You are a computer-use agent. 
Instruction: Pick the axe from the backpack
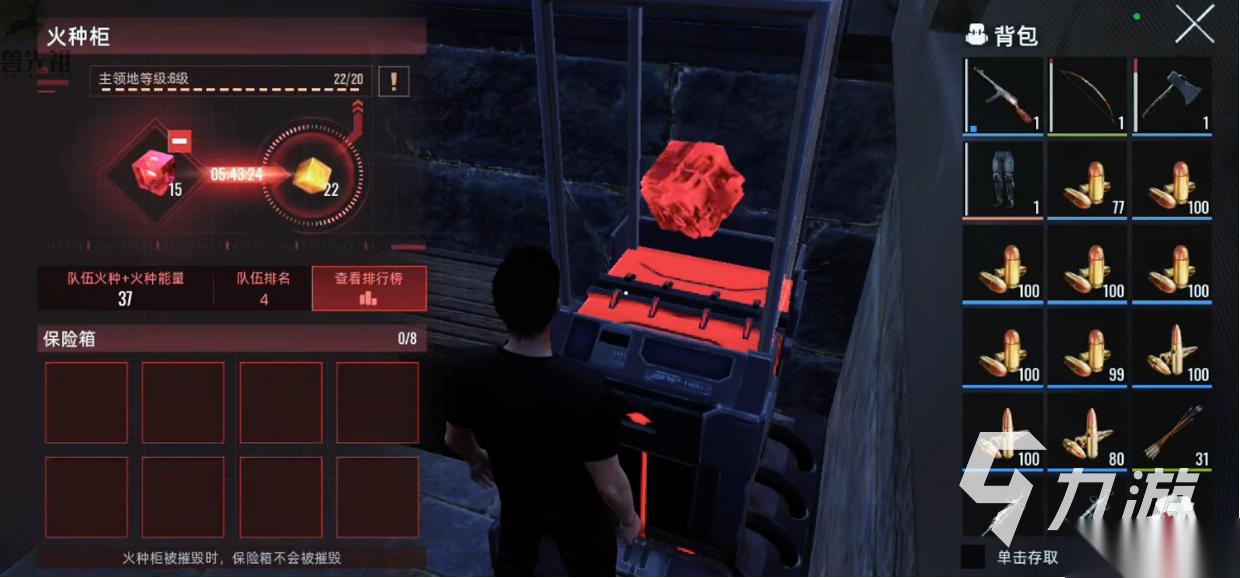click(x=1172, y=96)
